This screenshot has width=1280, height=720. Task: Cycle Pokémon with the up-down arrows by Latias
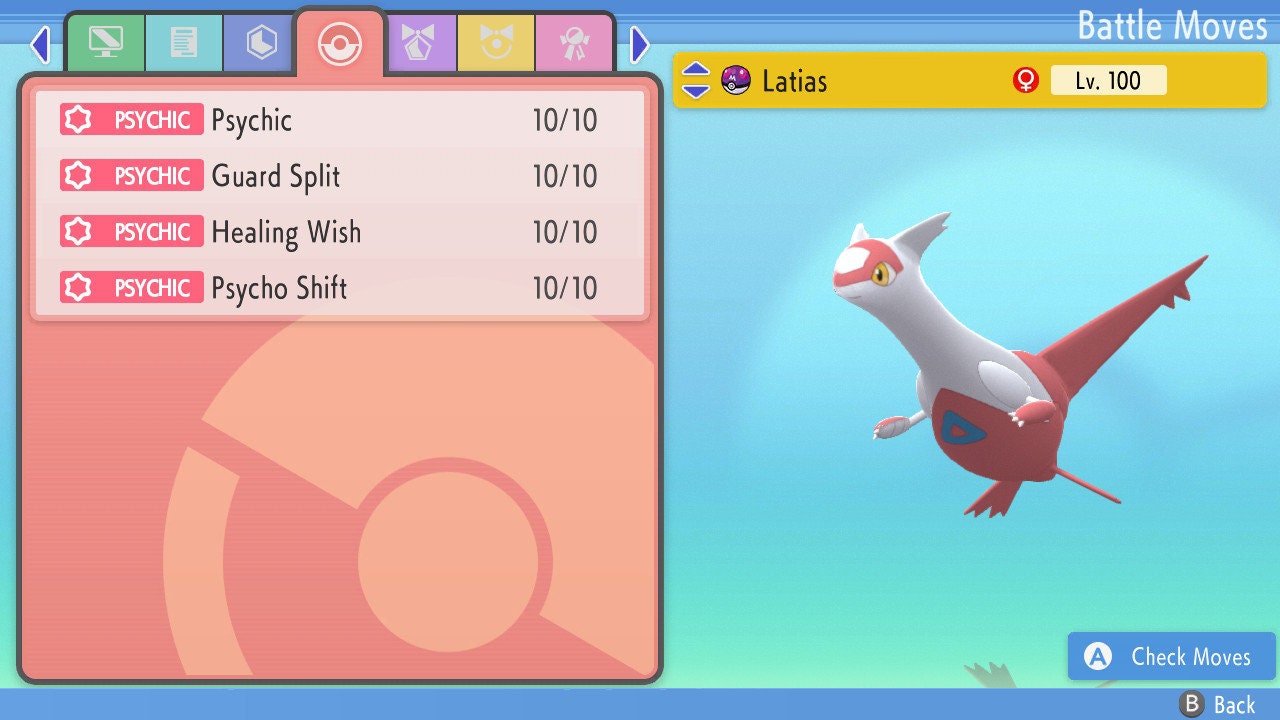(696, 80)
